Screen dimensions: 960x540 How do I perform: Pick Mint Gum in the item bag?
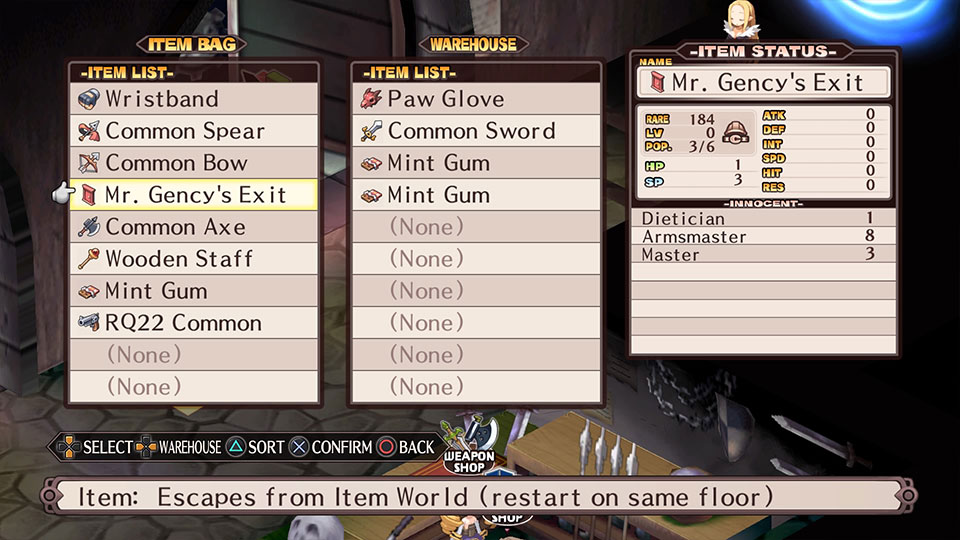[195, 291]
